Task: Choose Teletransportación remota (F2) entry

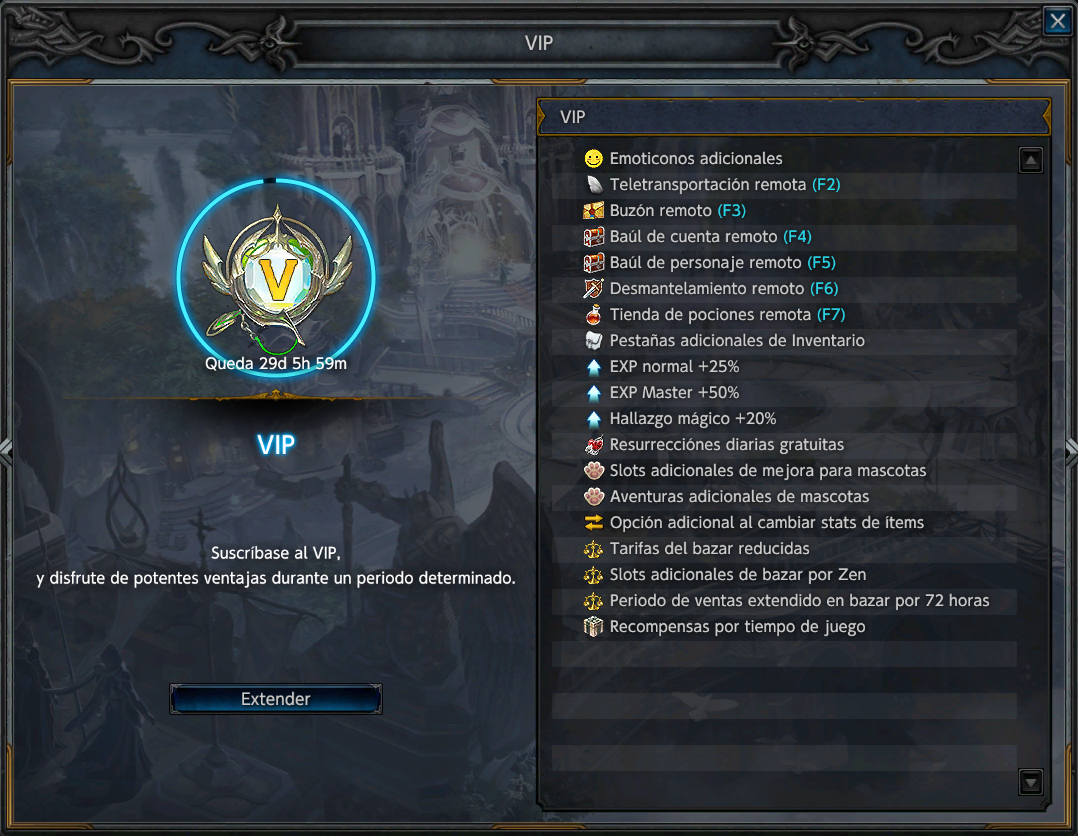Action: click(x=724, y=184)
